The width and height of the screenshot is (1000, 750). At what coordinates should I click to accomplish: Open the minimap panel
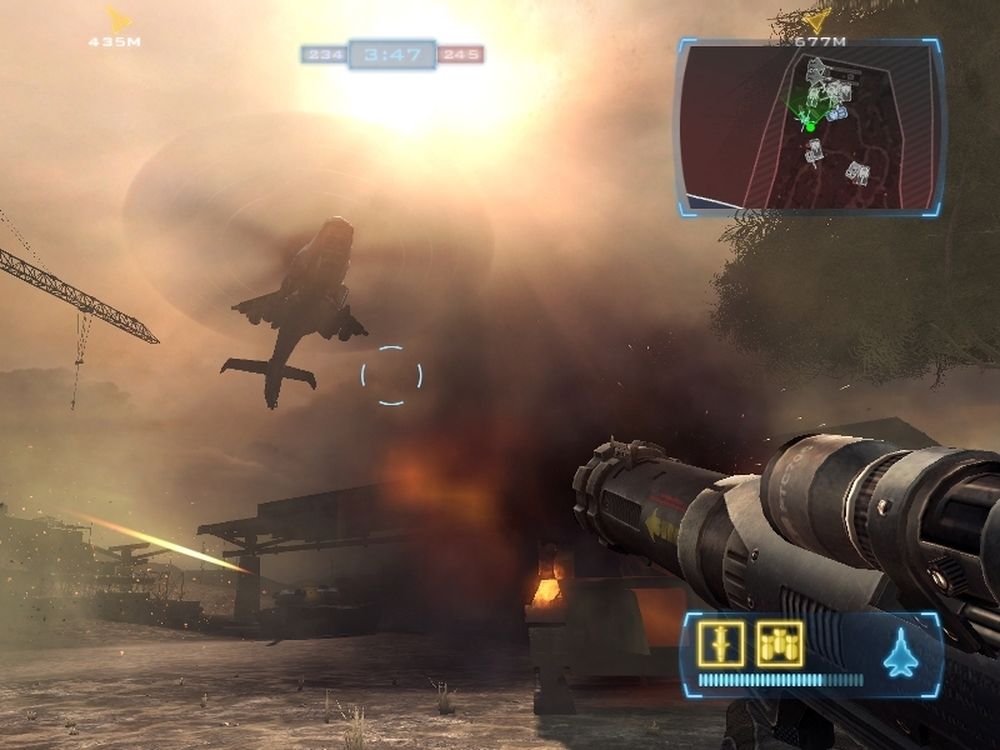(x=810, y=127)
